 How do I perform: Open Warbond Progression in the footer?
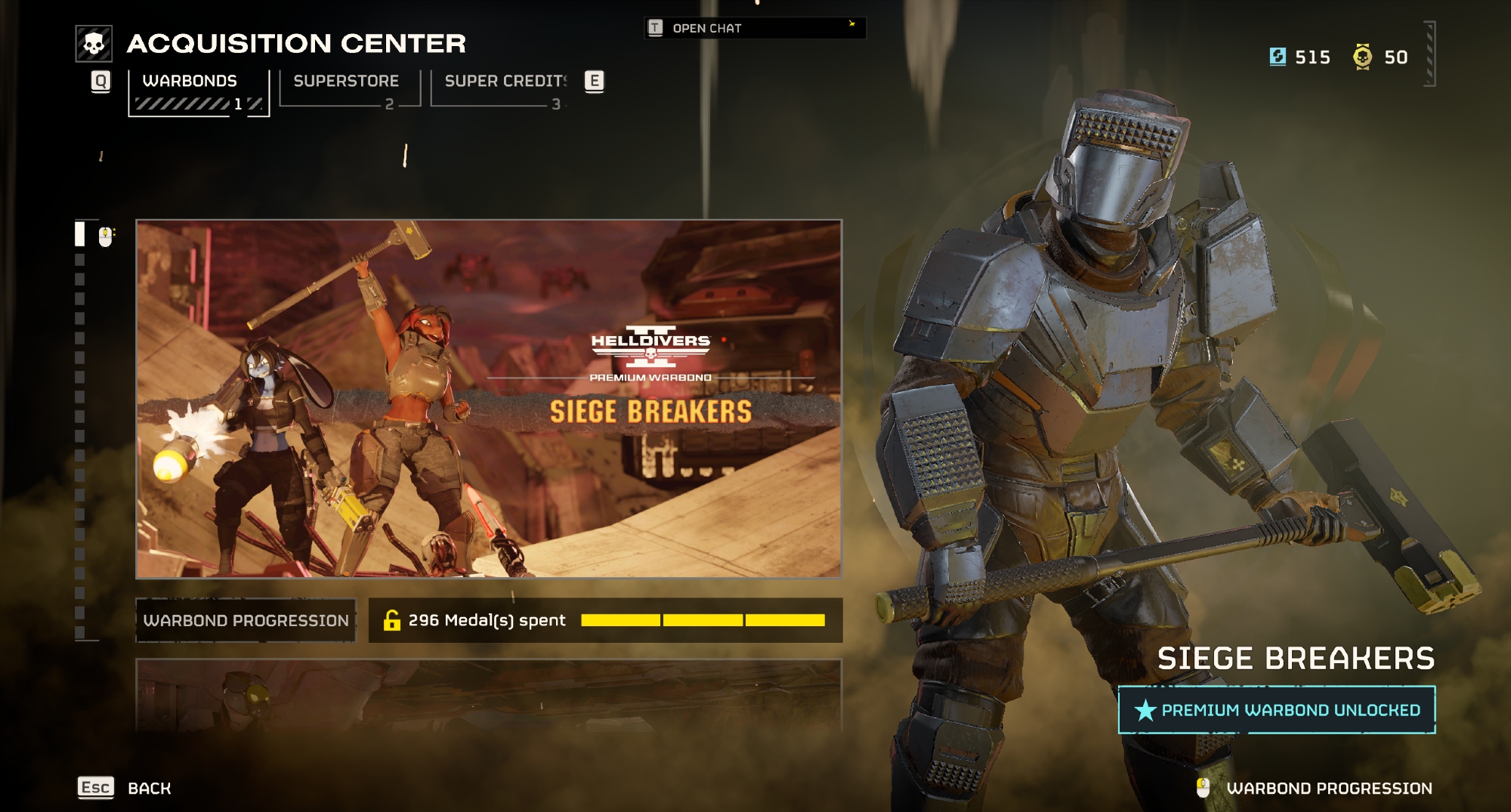1328,788
